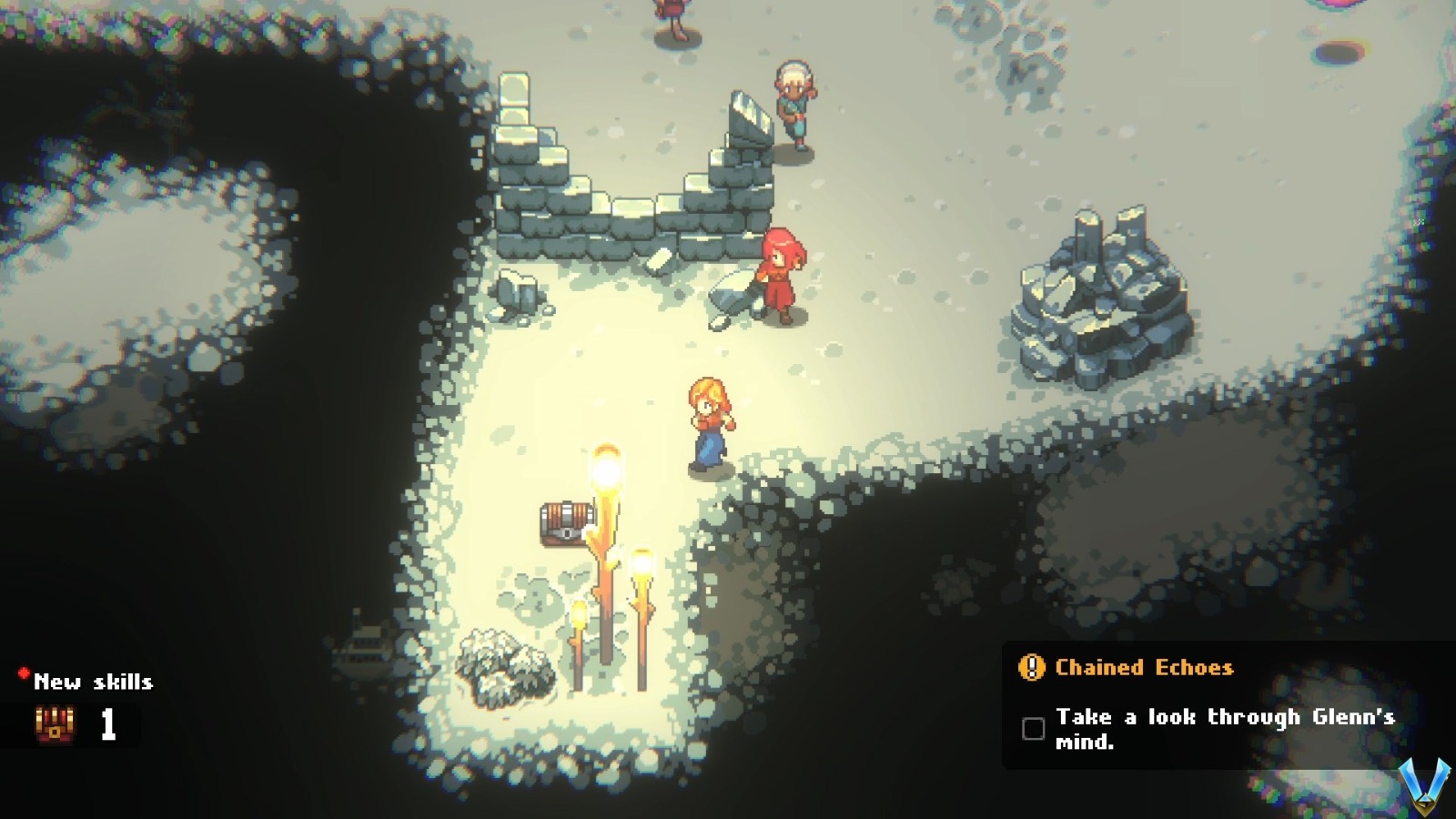The height and width of the screenshot is (819, 1456).
Task: Select the red-haired character in the robe
Action: click(783, 273)
